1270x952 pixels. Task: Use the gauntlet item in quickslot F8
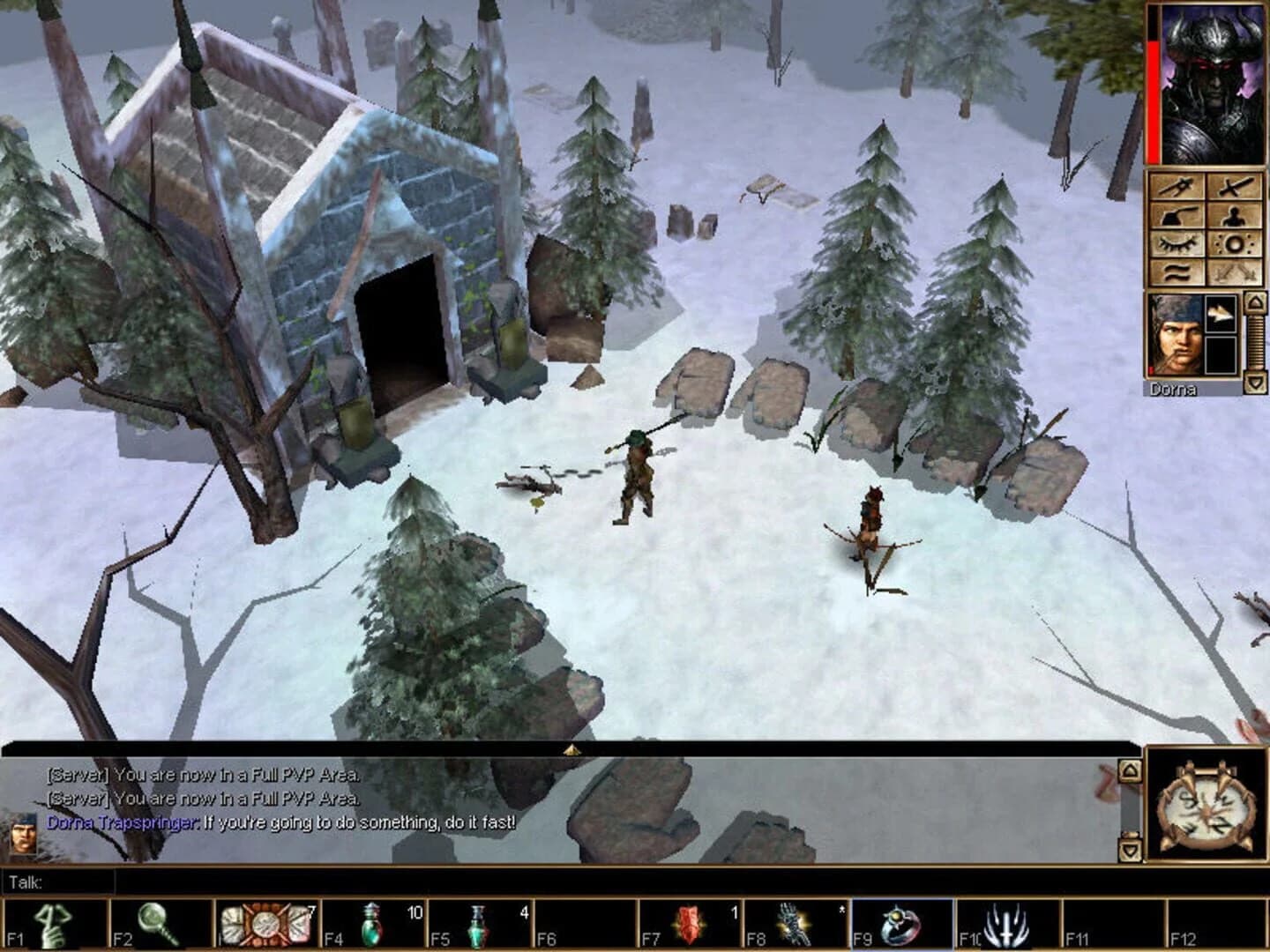(x=796, y=922)
